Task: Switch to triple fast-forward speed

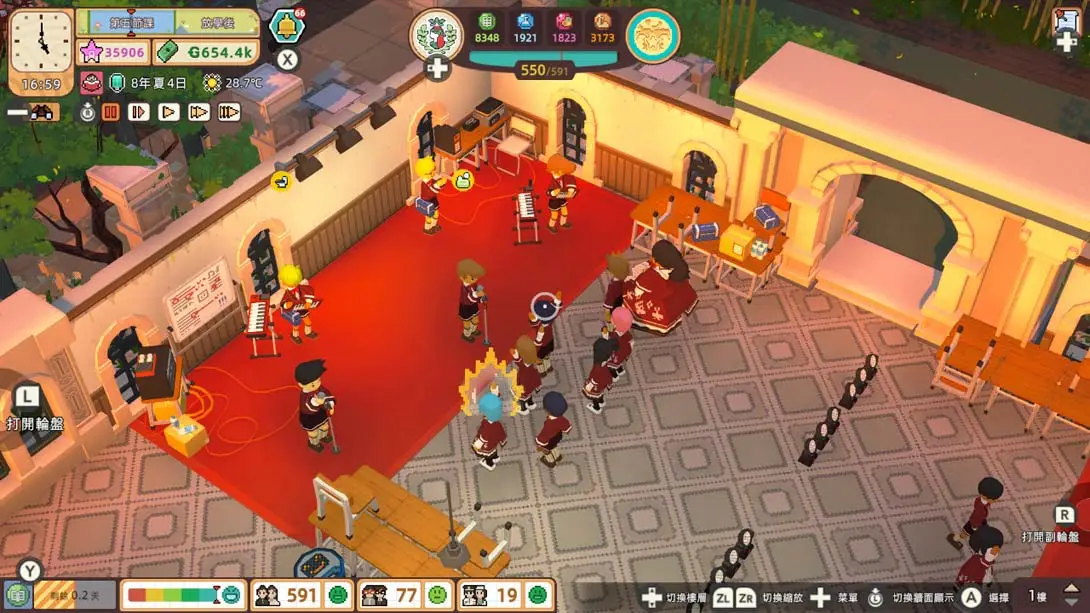Action: [x=229, y=113]
